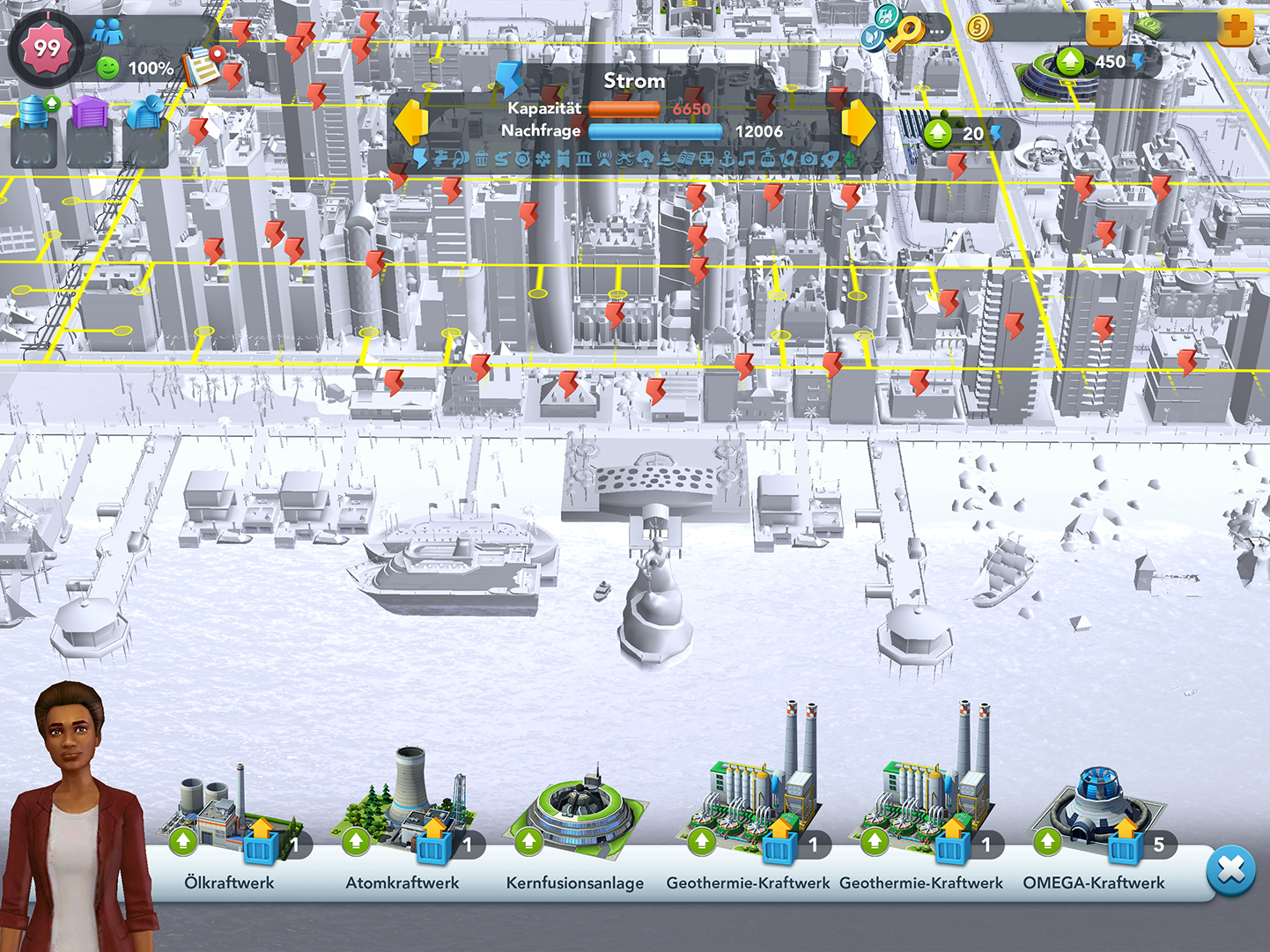The image size is (1270, 952).
Task: Go to previous service with left yellow arrow
Action: (410, 122)
